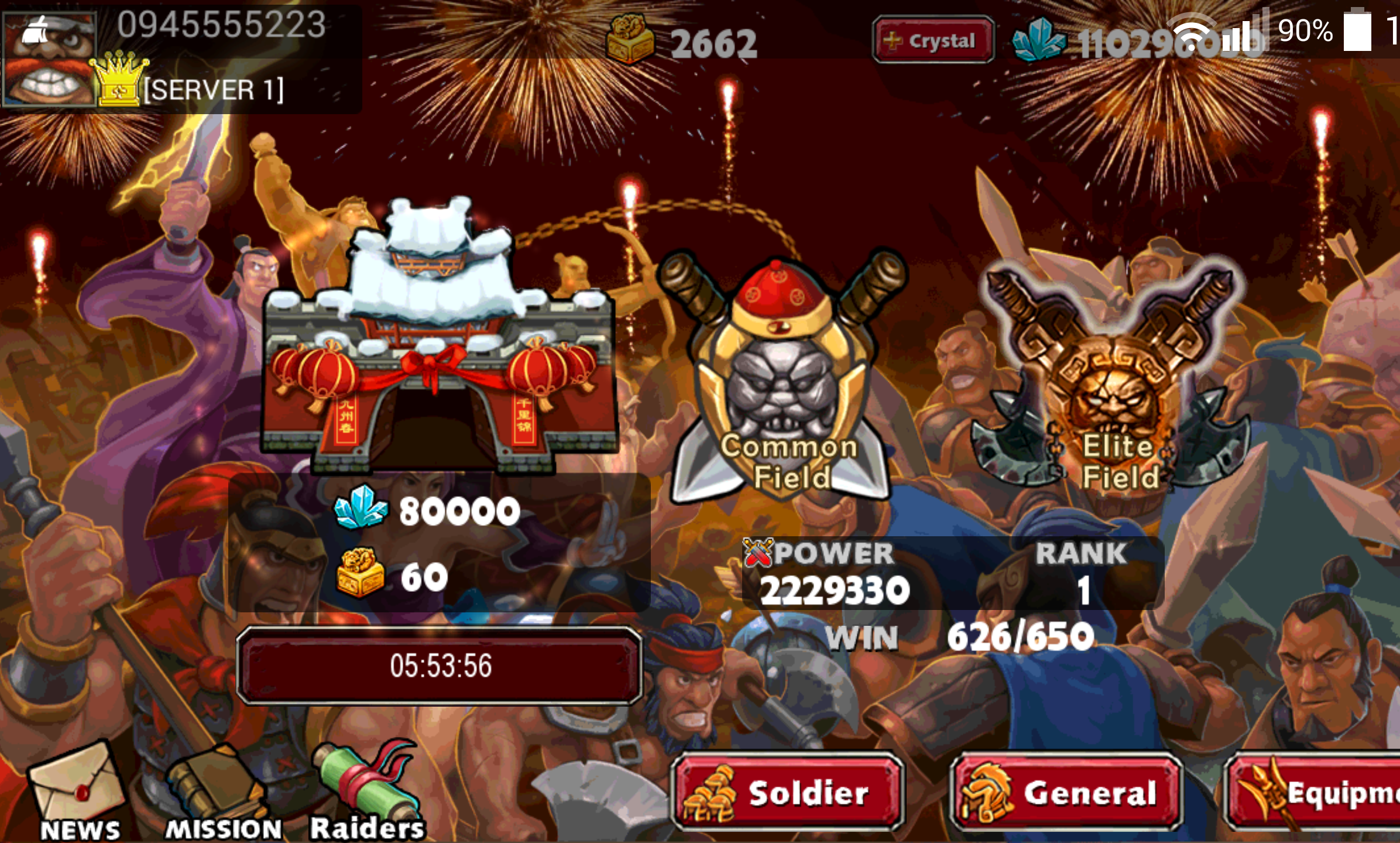Viewport: 1400px width, 843px height.
Task: Enter the Common Field battle
Action: (784, 381)
